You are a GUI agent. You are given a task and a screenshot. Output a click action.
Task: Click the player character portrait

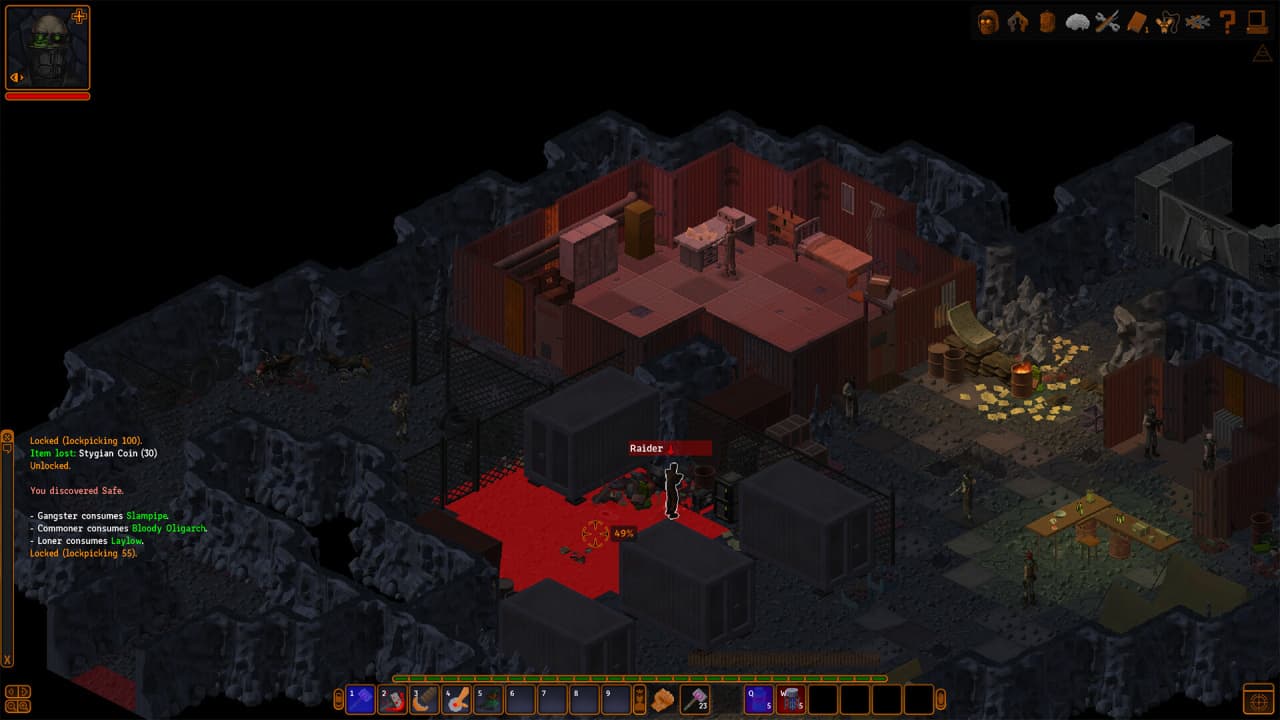click(x=47, y=48)
